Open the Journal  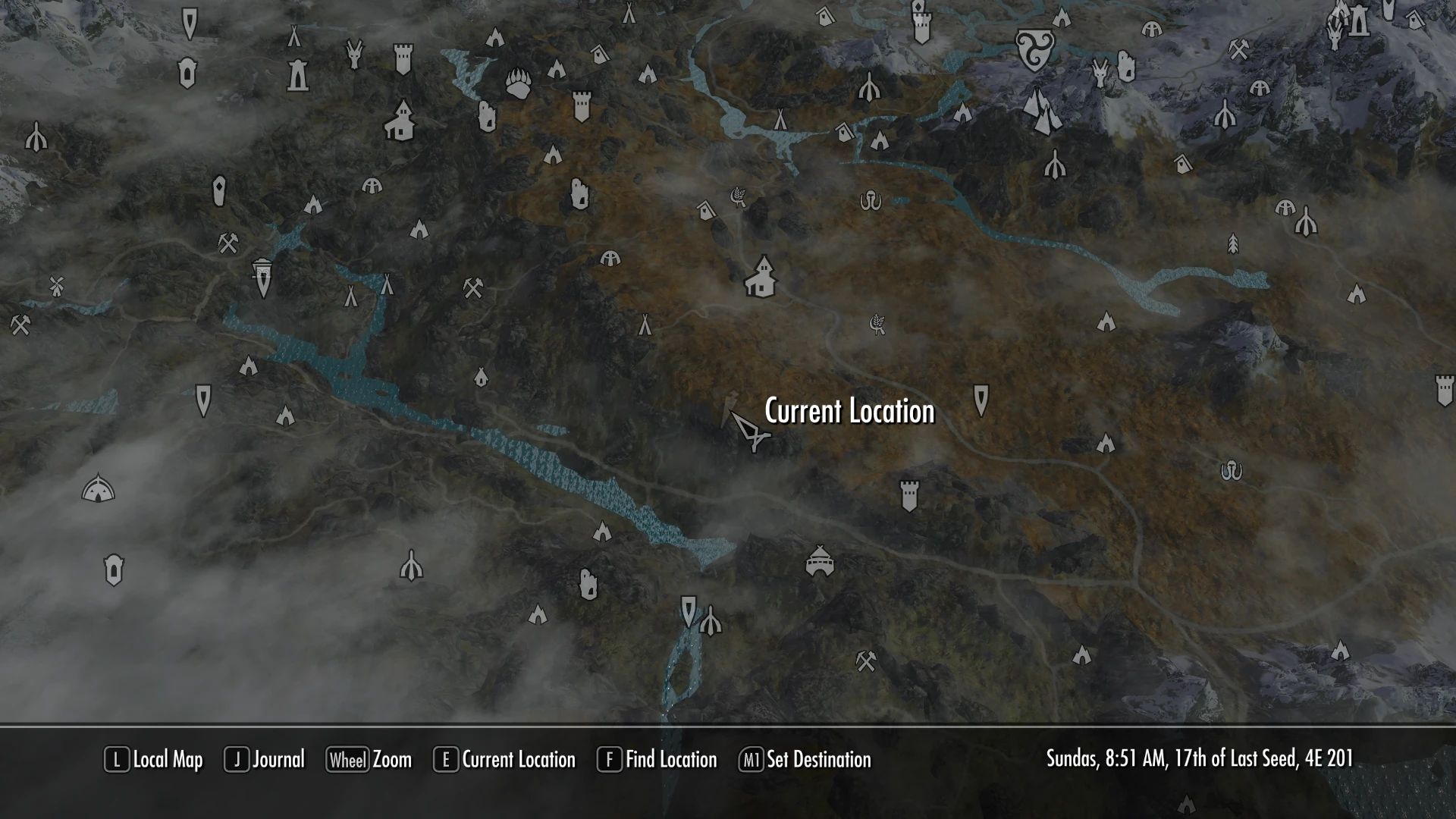[276, 760]
